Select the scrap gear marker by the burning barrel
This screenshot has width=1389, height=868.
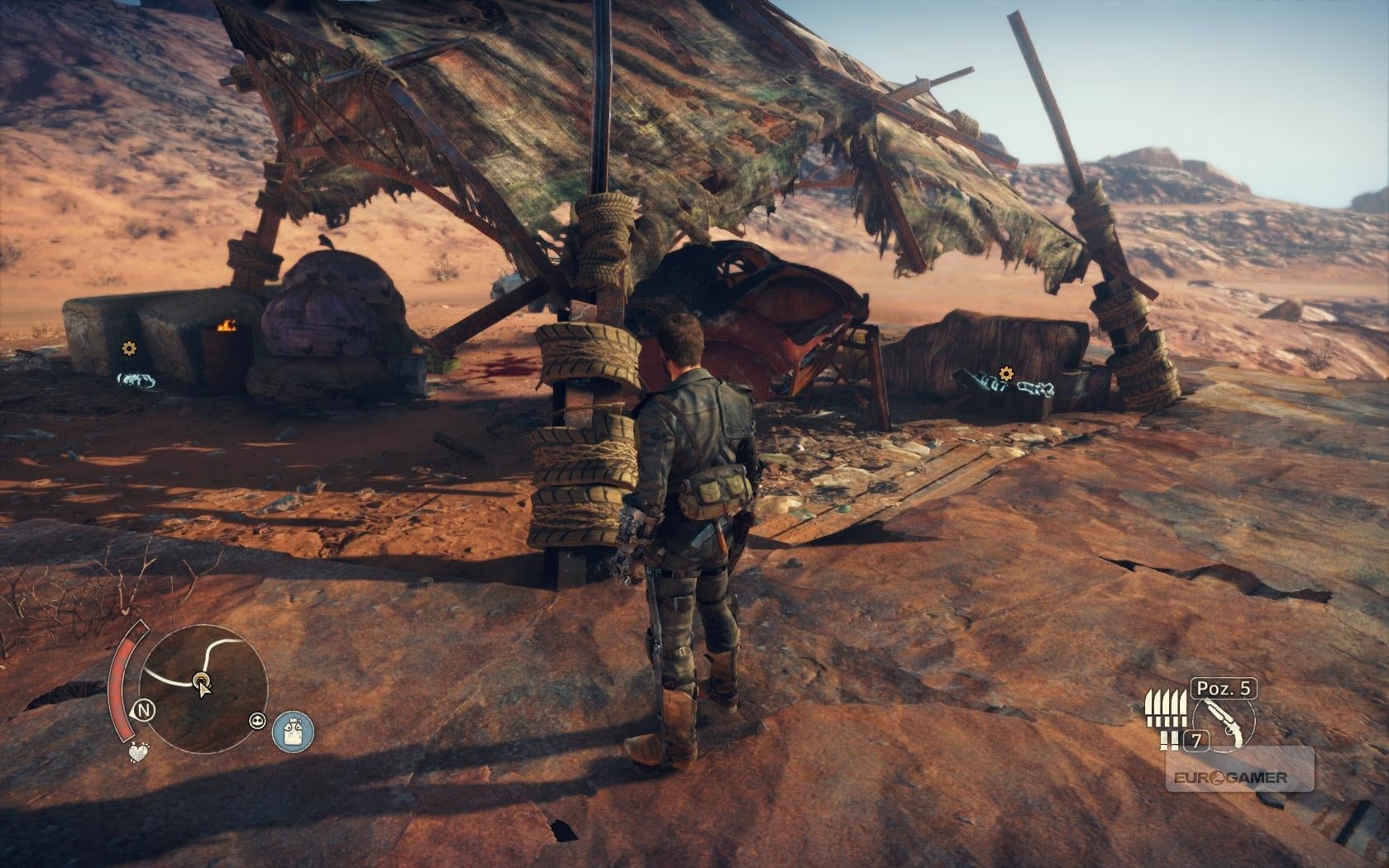point(127,349)
